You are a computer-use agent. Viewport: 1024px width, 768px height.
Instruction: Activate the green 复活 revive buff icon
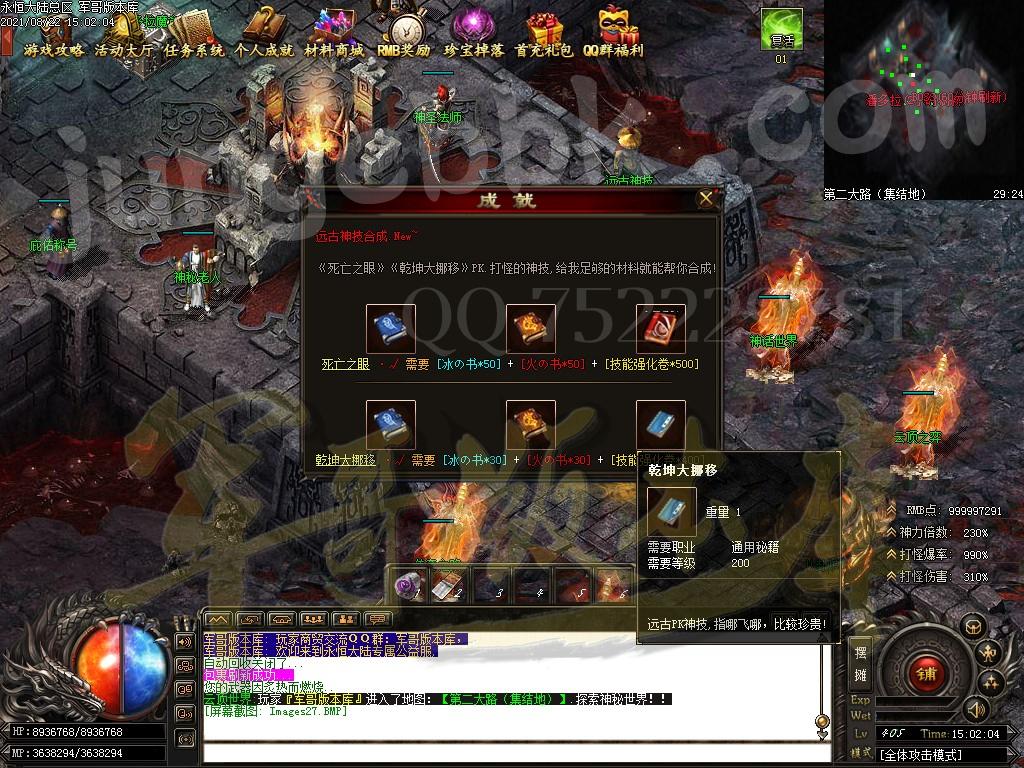coord(781,30)
